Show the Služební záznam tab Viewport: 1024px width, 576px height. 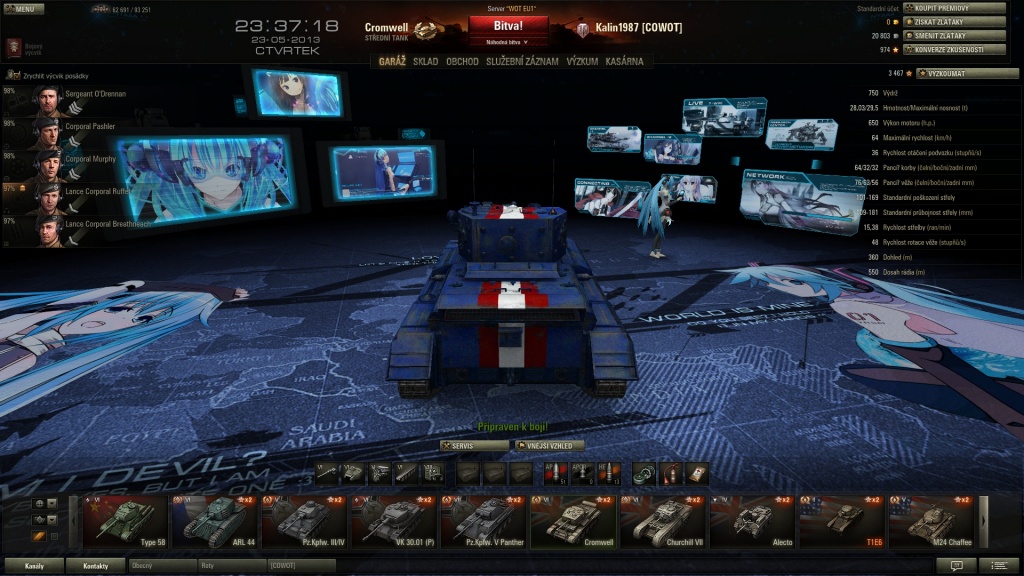coord(522,61)
